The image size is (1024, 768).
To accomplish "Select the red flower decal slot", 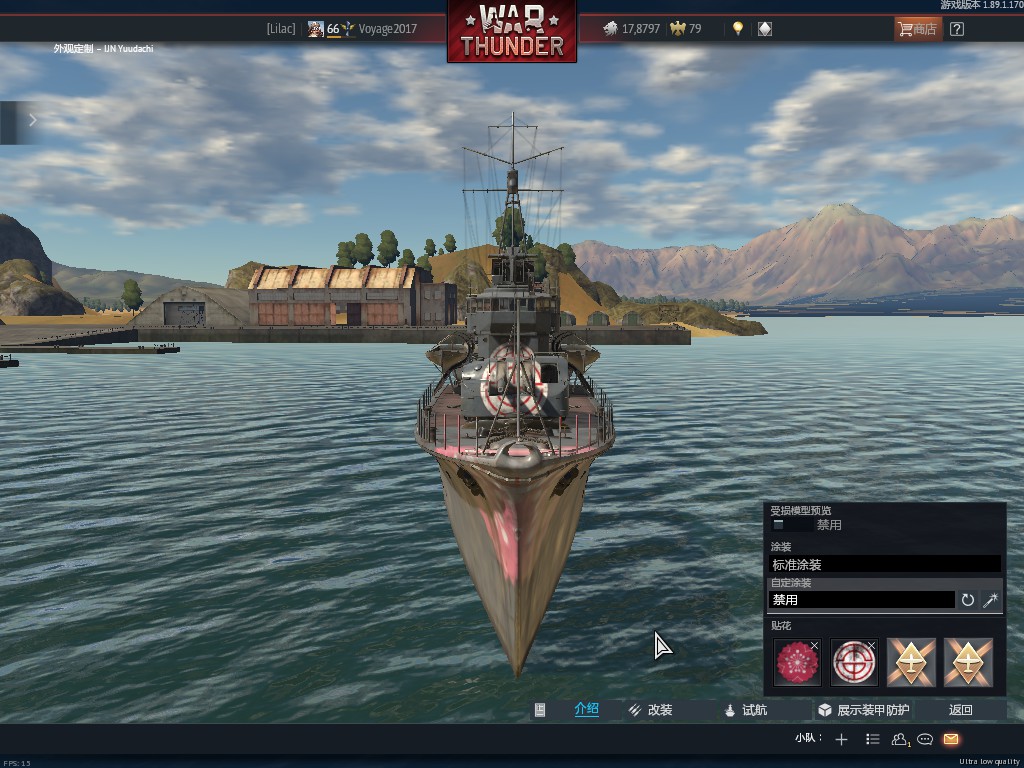I will click(x=797, y=664).
